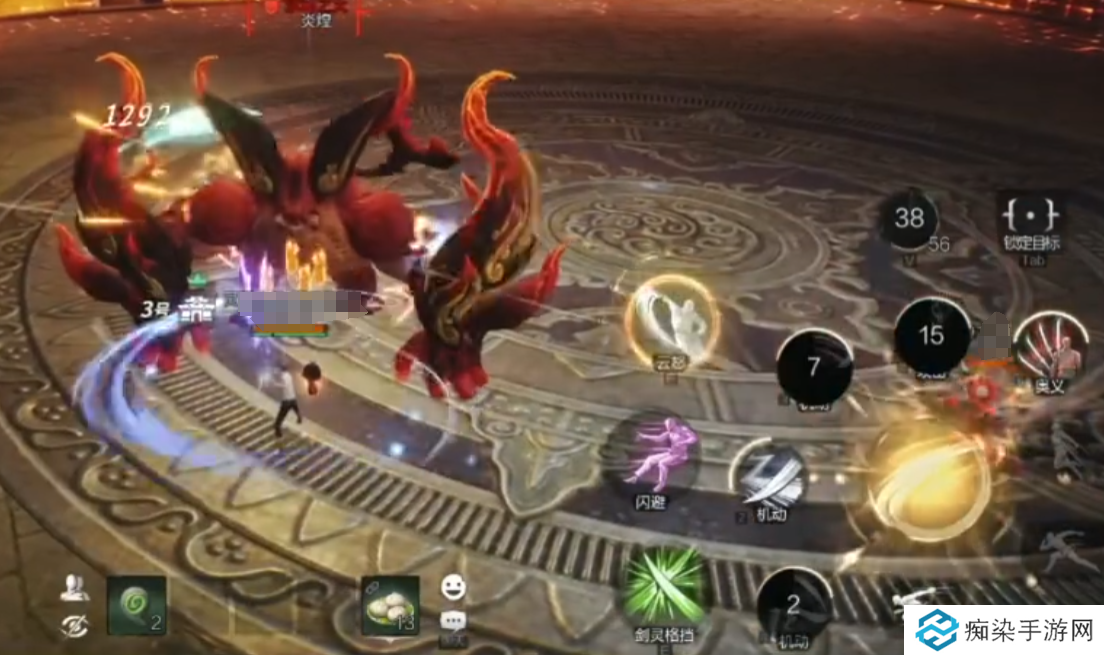Select the skill on 15-second cooldown
Screen dimensions: 1104x655
tap(931, 335)
